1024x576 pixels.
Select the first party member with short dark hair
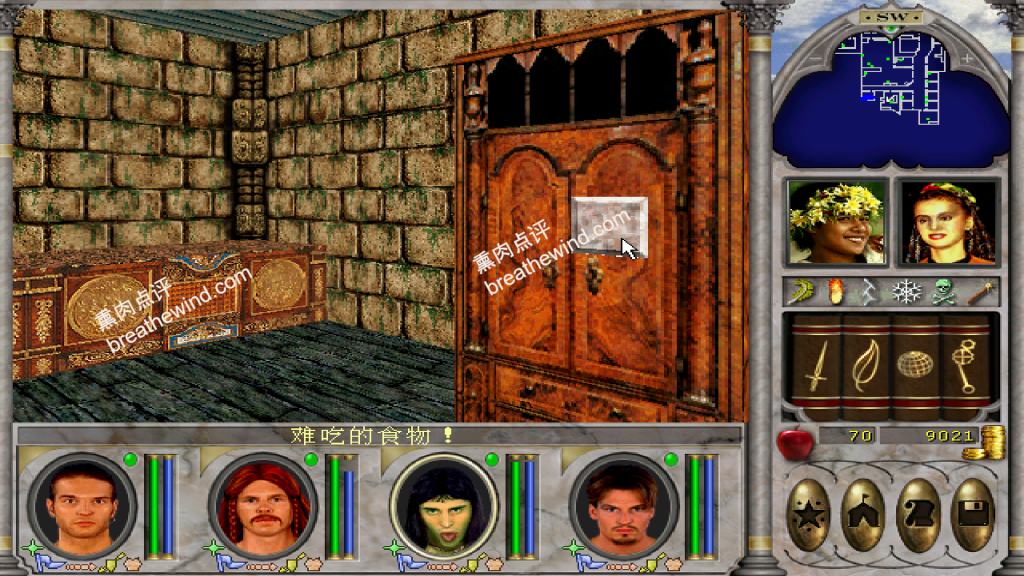coord(82,506)
